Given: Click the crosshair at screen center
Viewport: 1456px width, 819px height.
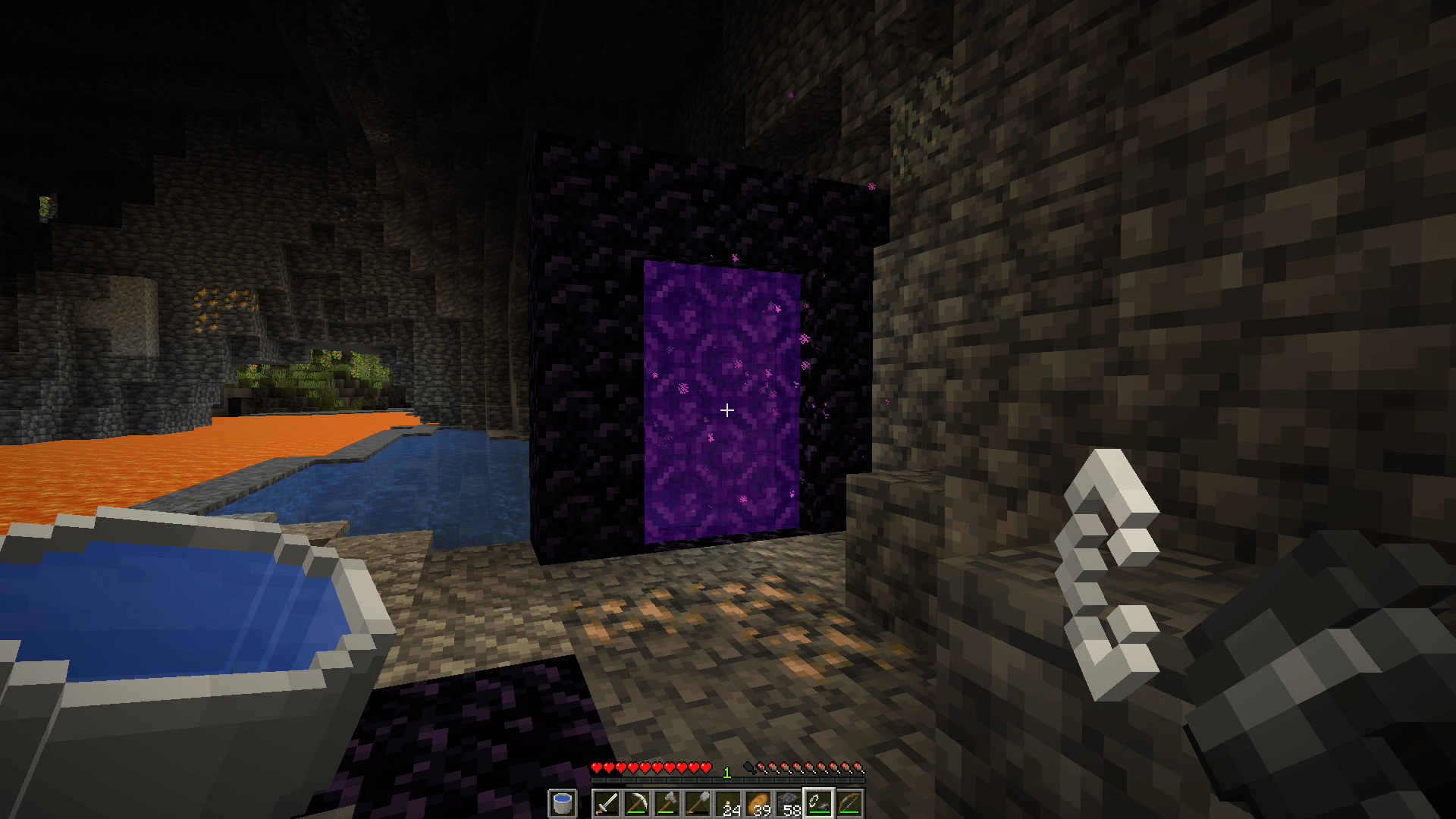Looking at the screenshot, I should [x=728, y=410].
